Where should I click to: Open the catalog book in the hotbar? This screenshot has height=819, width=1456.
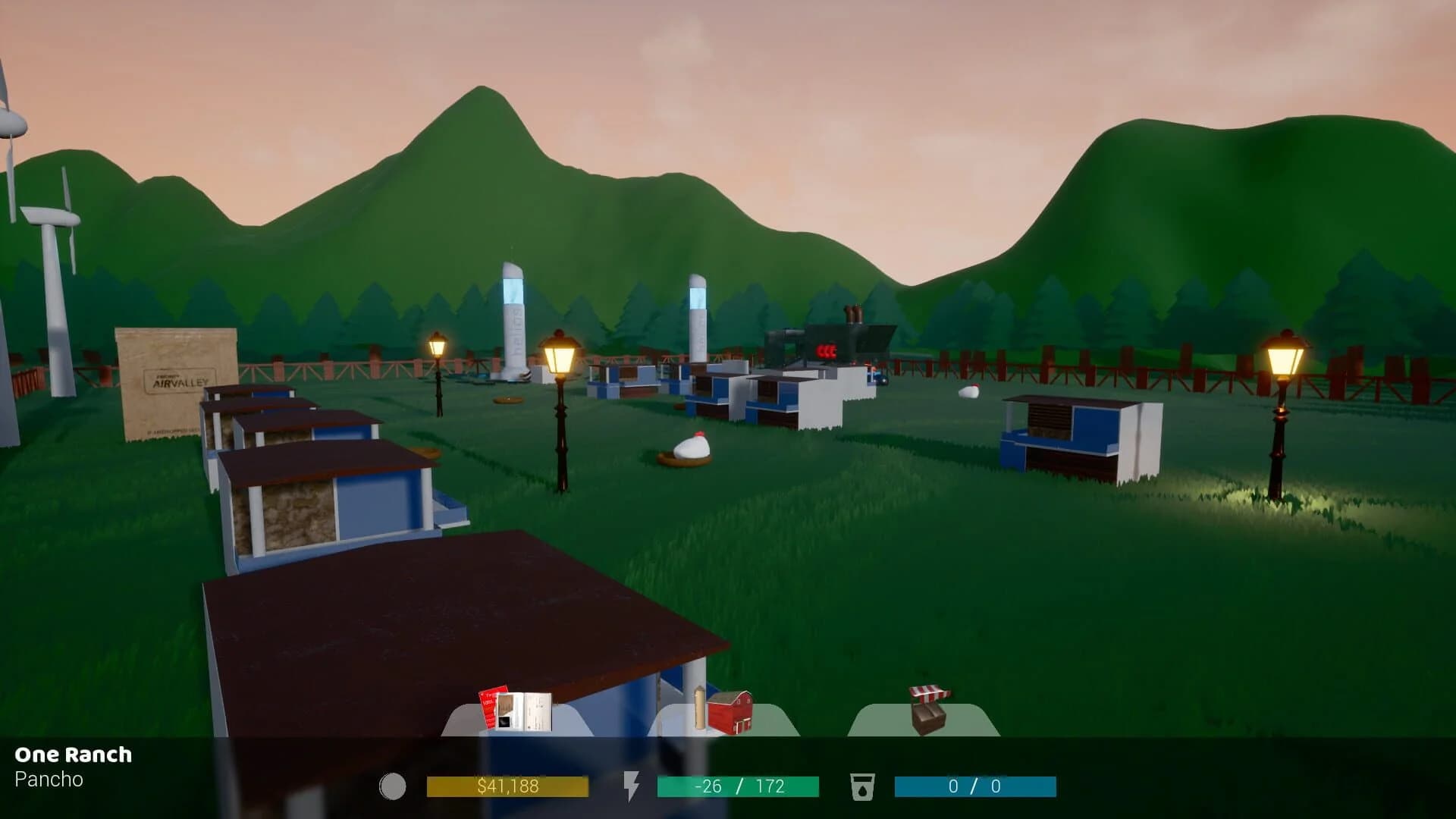pos(526,711)
